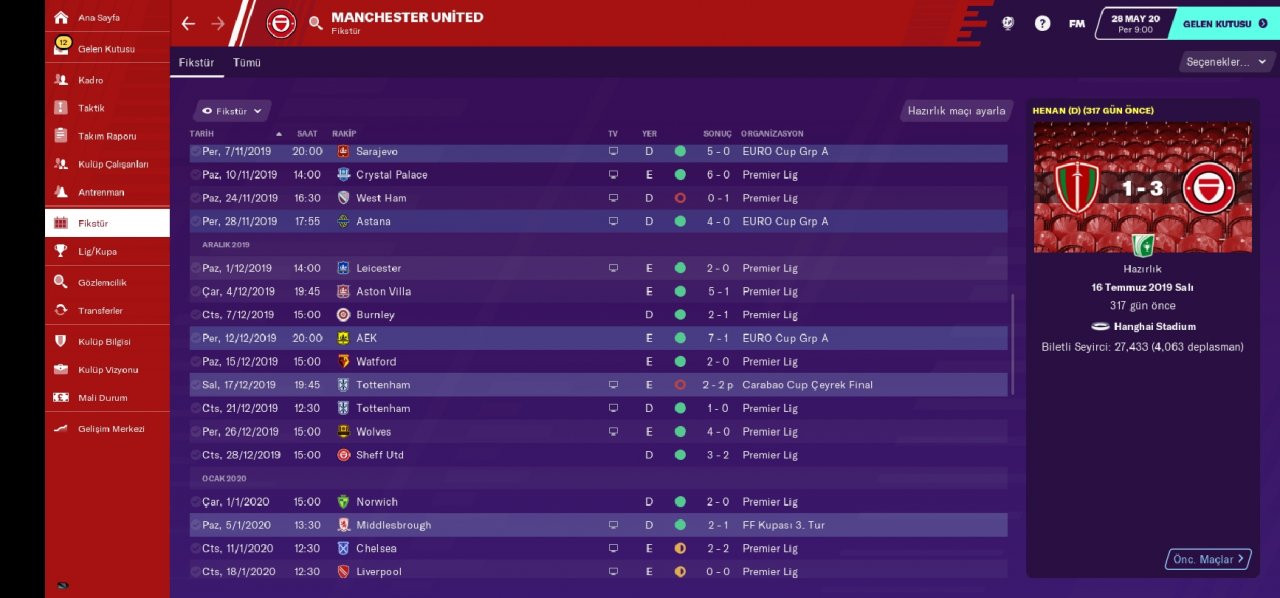This screenshot has height=598, width=1280.
Task: Open the search magnifier icon
Action: [316, 23]
